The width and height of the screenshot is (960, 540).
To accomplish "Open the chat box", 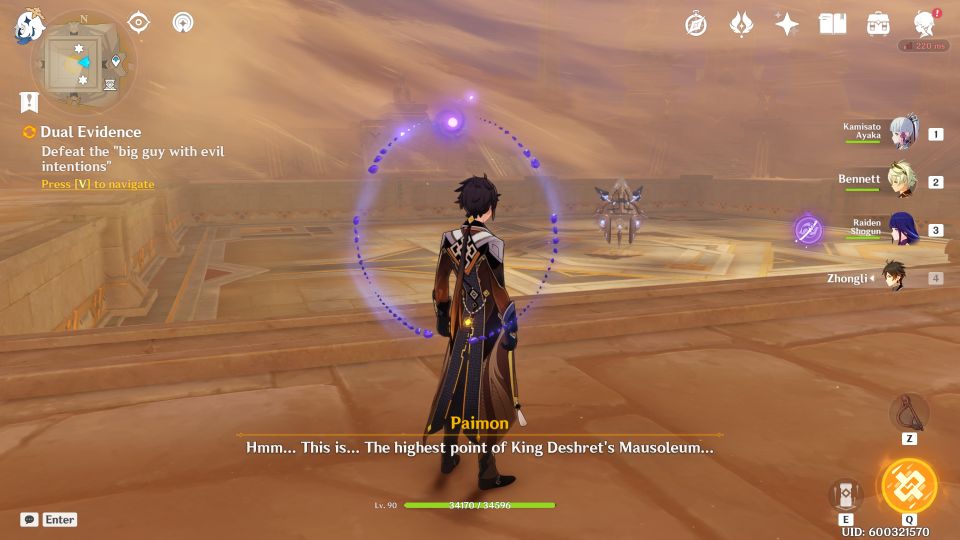I will click(x=30, y=519).
